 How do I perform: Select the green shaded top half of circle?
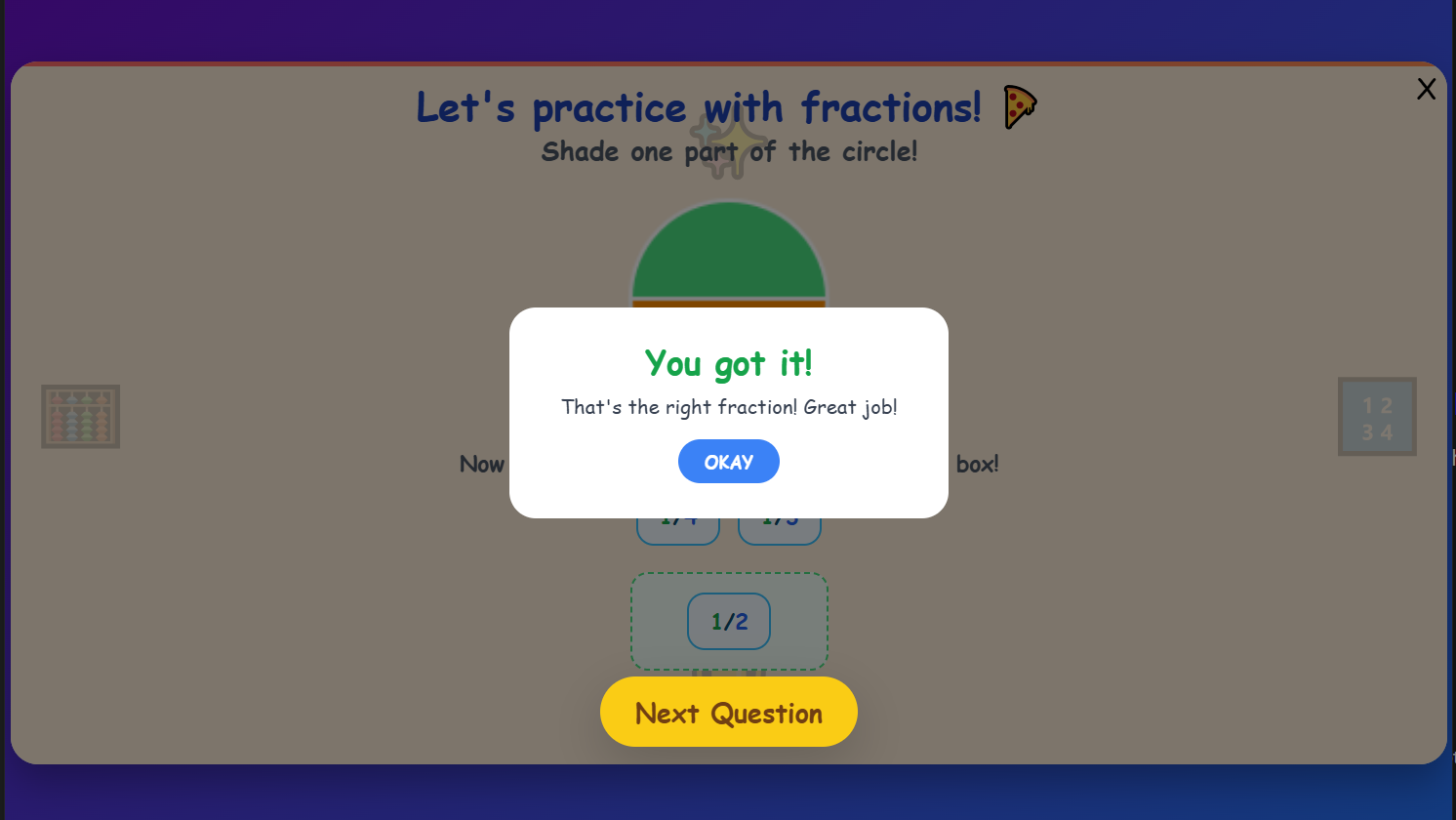tap(728, 249)
